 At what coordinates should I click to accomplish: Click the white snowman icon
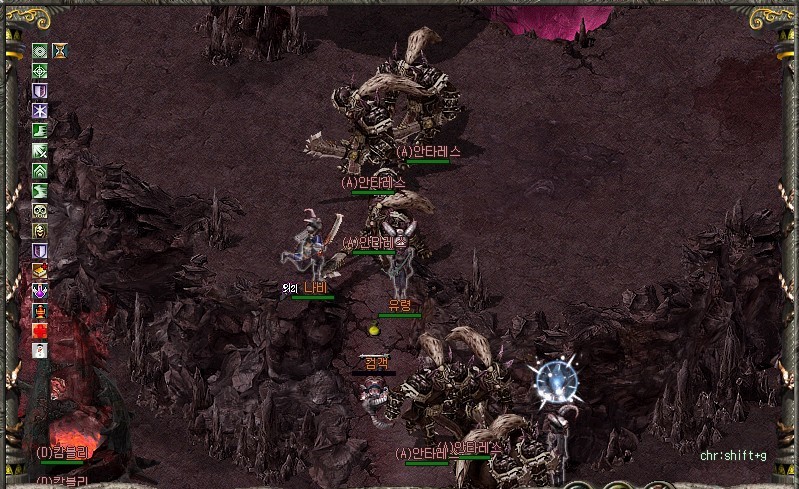(40, 350)
